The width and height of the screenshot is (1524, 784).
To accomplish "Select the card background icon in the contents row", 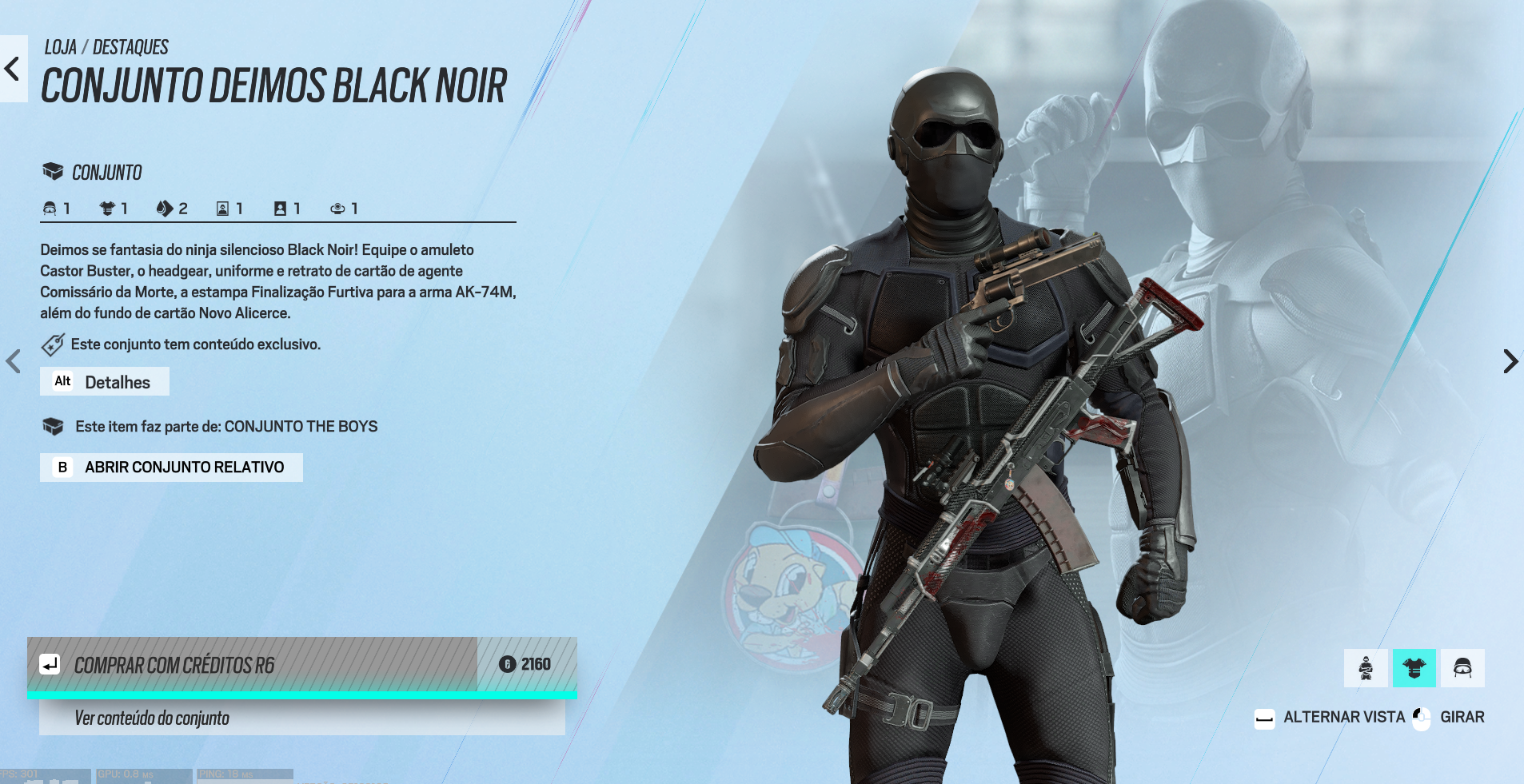I will coord(278,208).
